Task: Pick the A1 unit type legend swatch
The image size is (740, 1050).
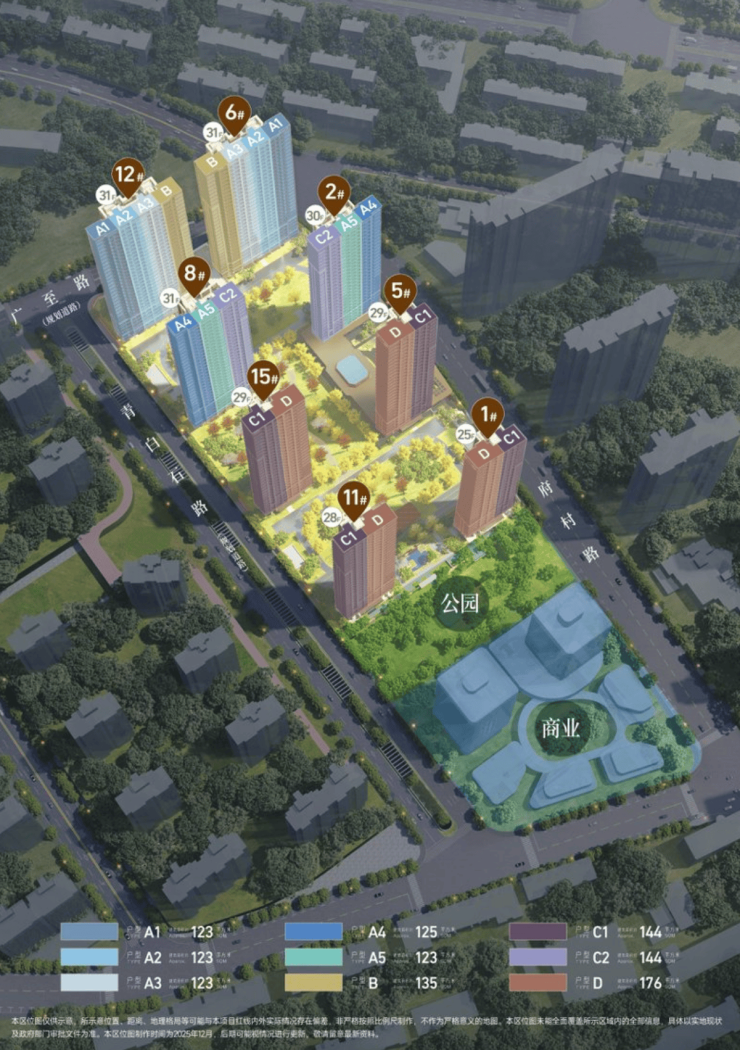Action: pos(89,932)
